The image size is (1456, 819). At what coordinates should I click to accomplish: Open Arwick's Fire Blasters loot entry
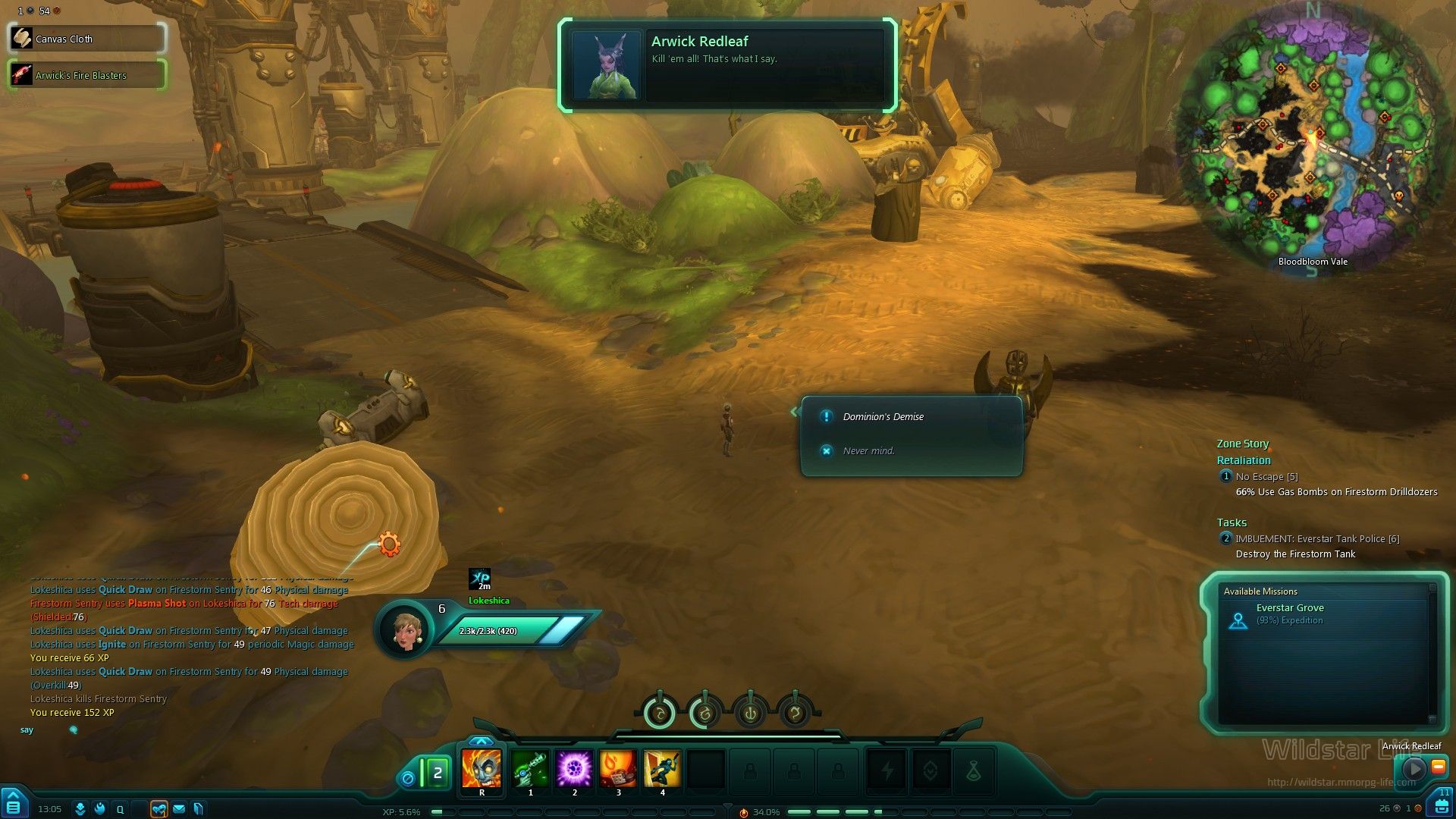[x=86, y=75]
